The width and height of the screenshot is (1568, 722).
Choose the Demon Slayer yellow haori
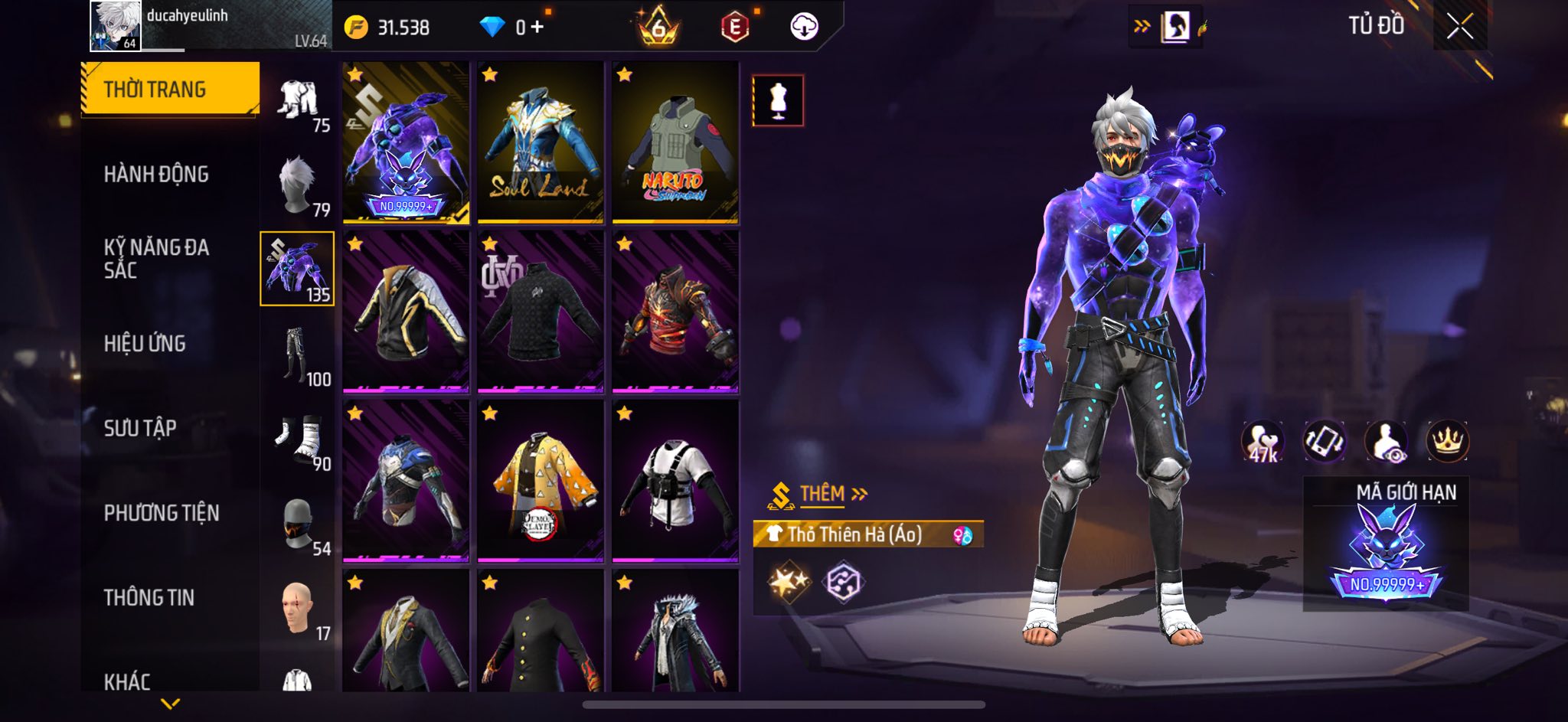click(541, 481)
